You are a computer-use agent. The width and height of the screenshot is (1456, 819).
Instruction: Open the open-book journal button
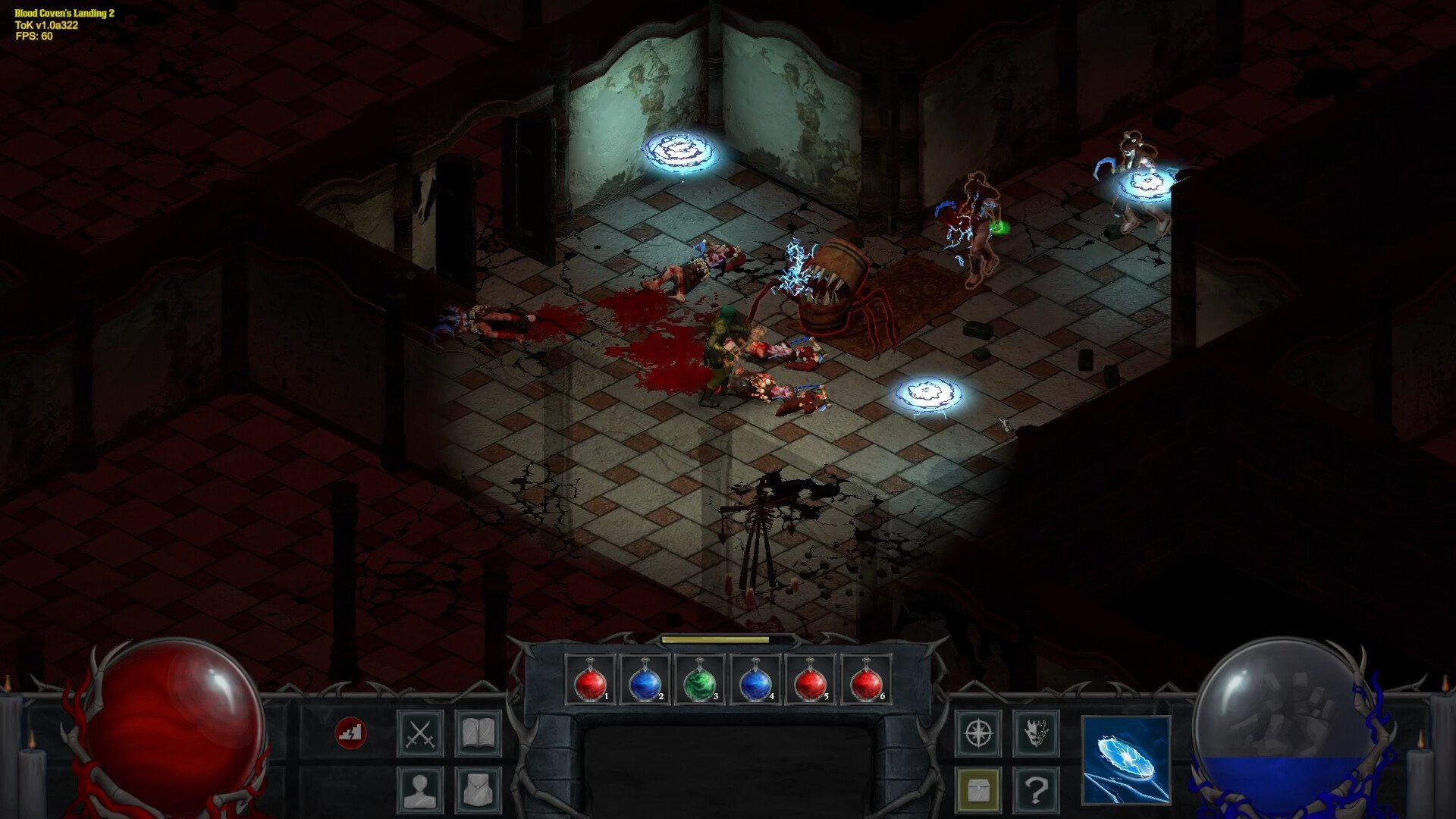pyautogui.click(x=478, y=733)
